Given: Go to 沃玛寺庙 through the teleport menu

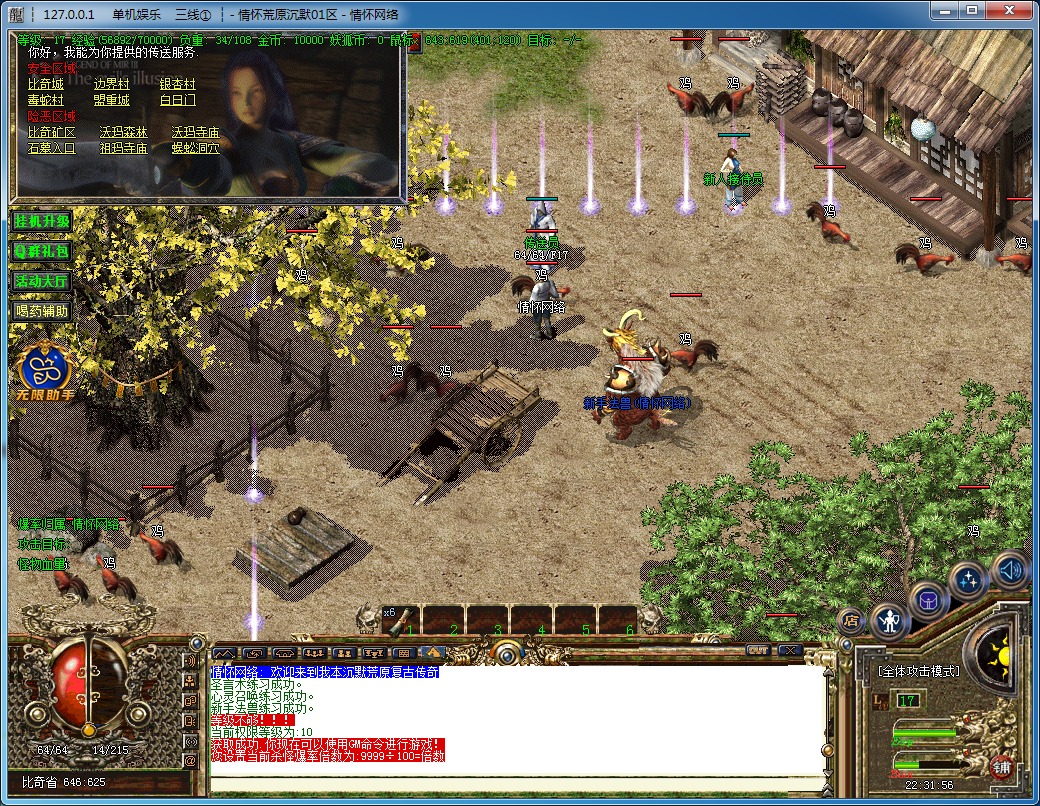Looking at the screenshot, I should (x=195, y=132).
